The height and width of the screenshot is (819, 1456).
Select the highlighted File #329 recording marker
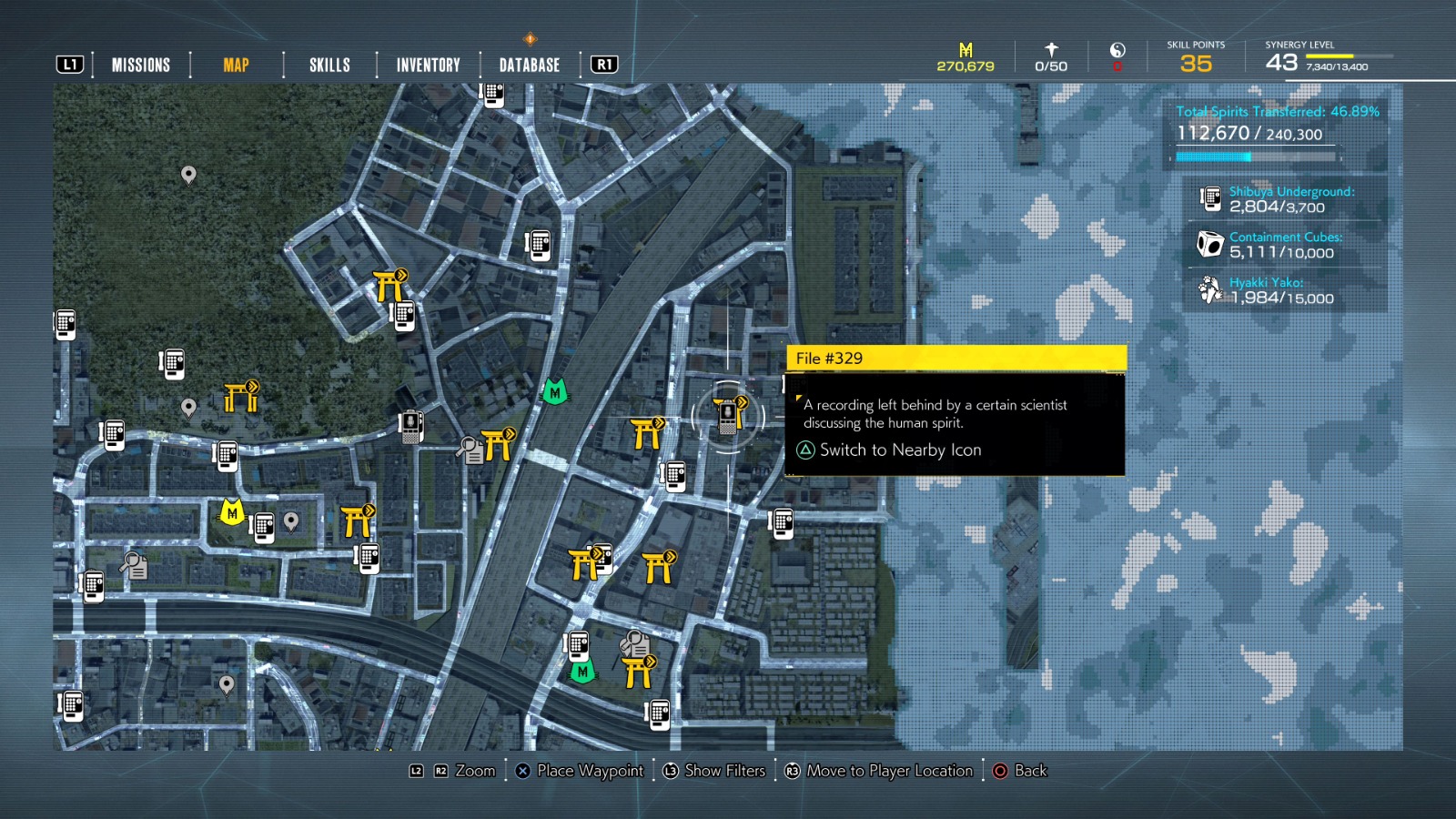tap(728, 417)
